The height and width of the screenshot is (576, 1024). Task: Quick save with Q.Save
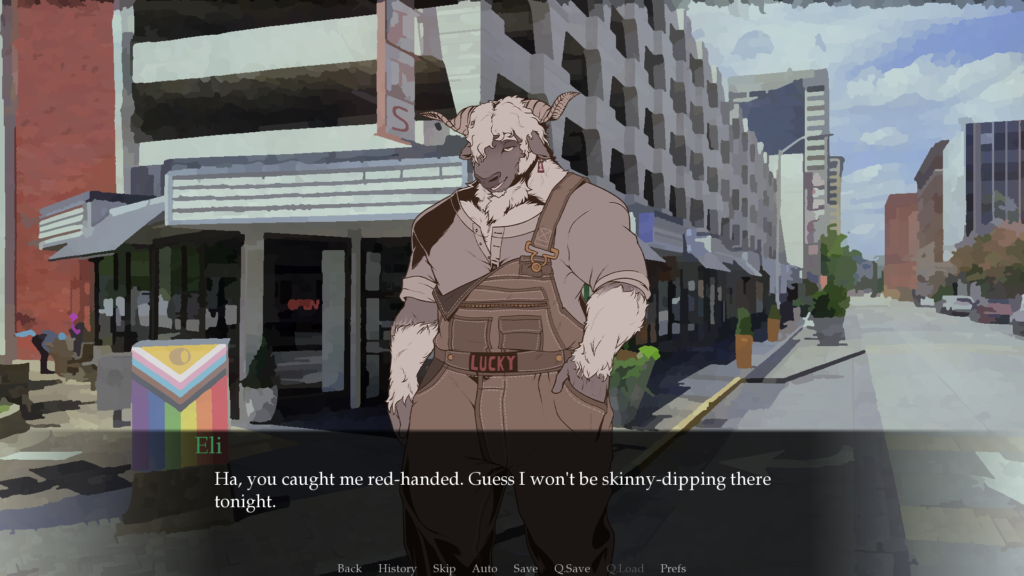[x=571, y=568]
